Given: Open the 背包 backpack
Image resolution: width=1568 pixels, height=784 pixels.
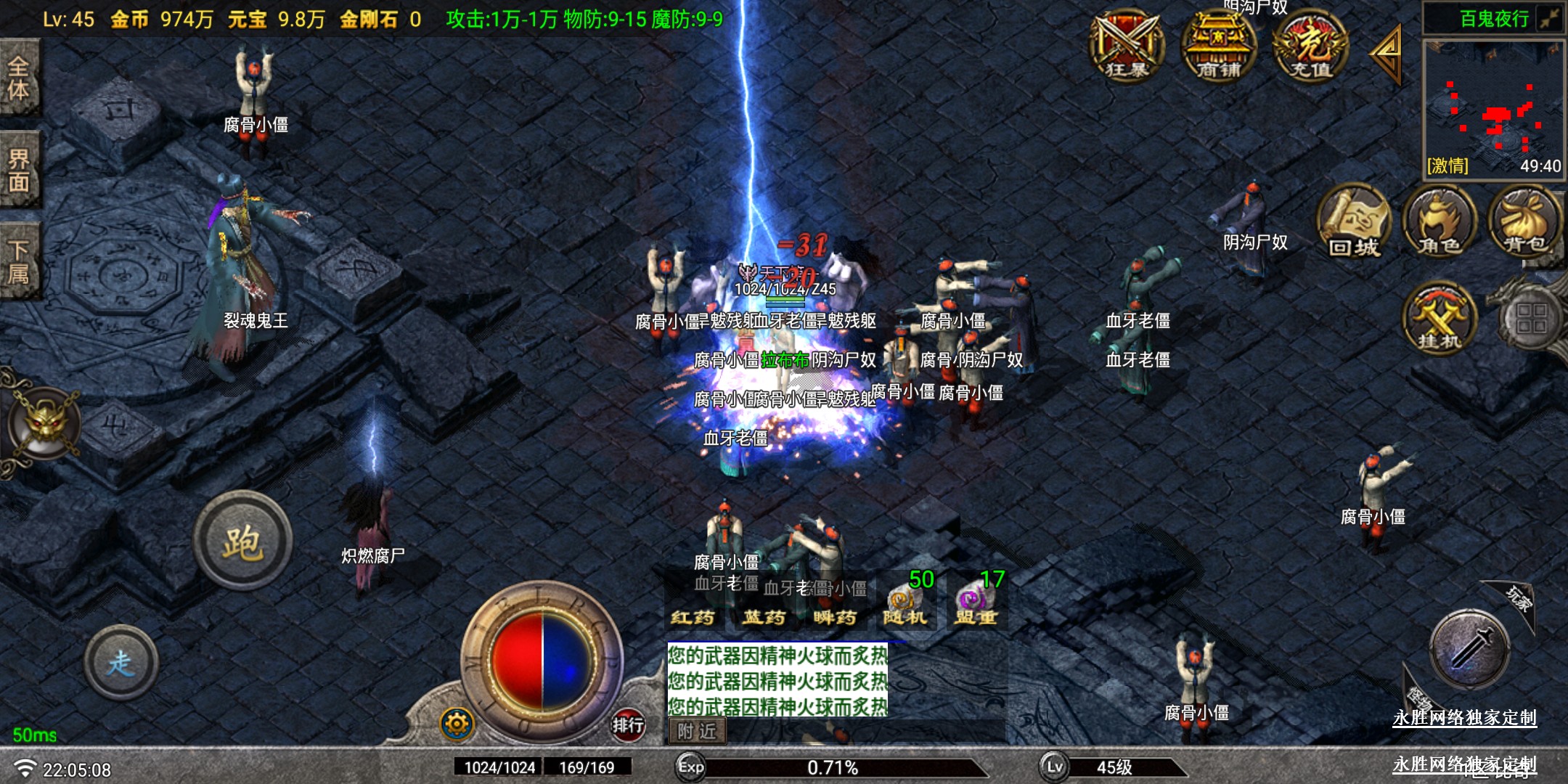Looking at the screenshot, I should pos(1525,221).
